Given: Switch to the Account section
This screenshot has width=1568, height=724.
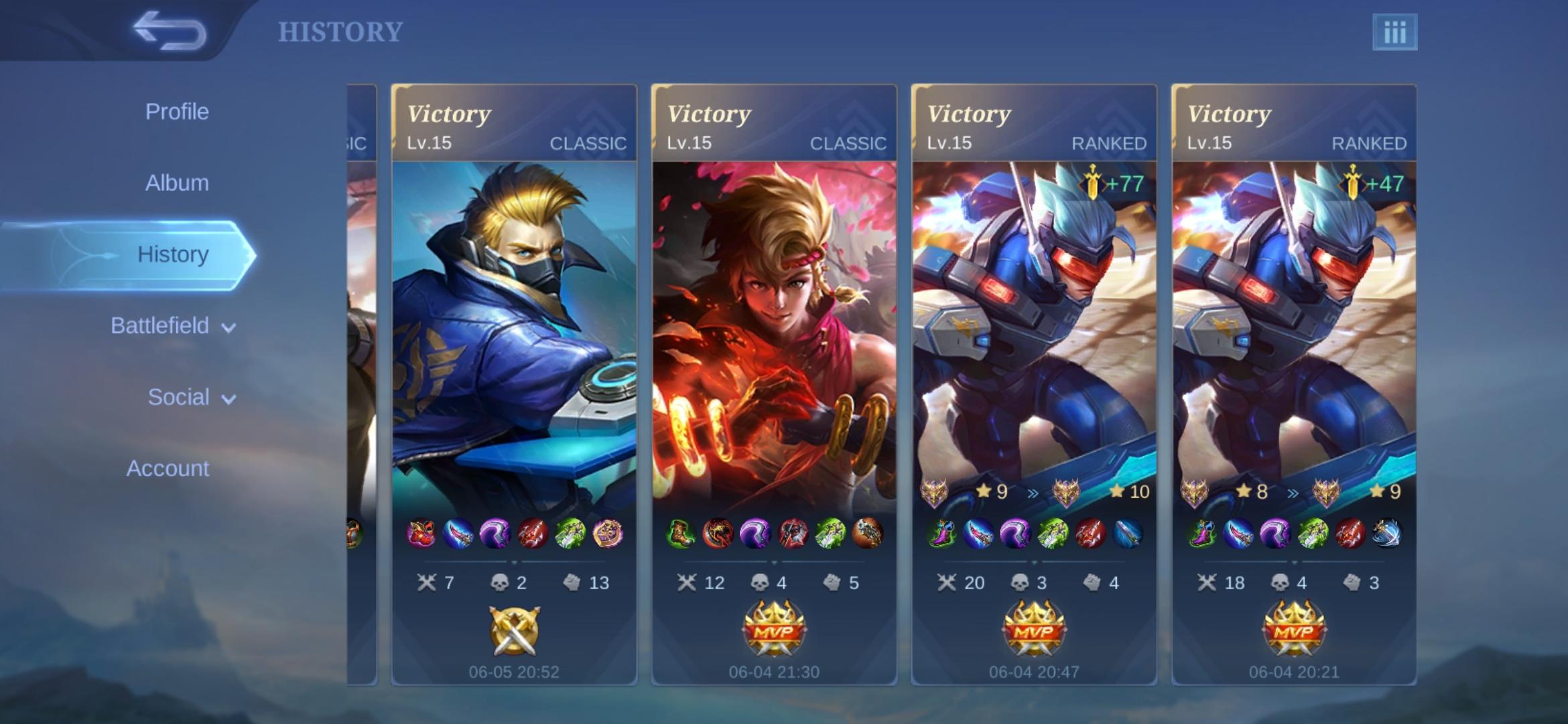Looking at the screenshot, I should [169, 468].
